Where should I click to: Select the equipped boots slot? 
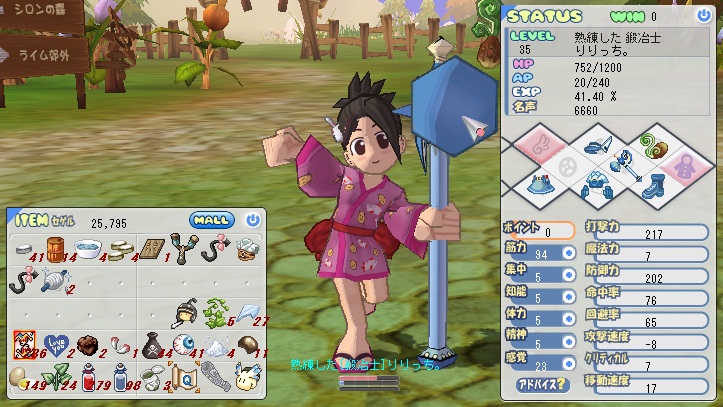(x=653, y=185)
